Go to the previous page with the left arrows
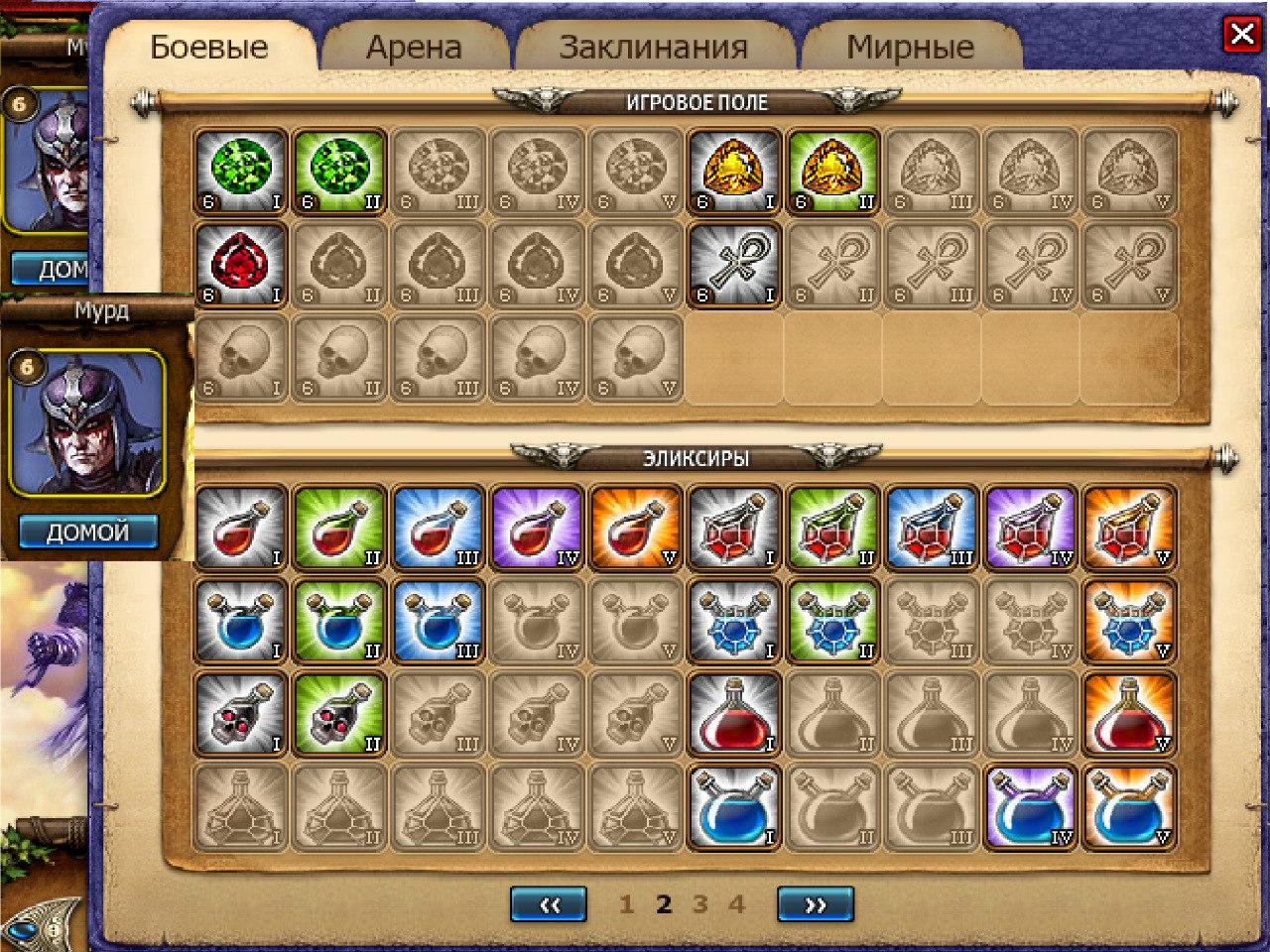1270x952 pixels. [x=548, y=904]
